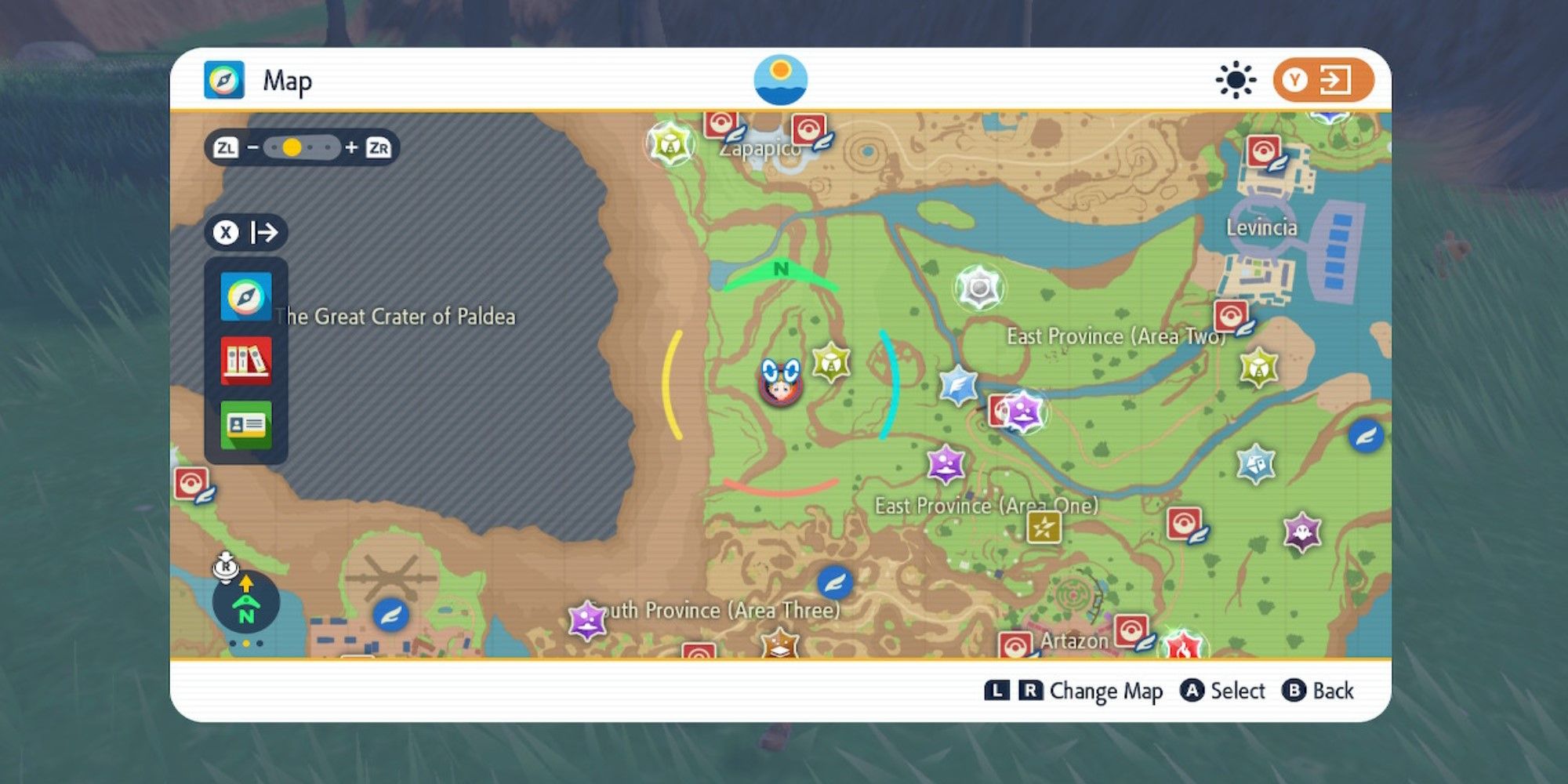Image resolution: width=1568 pixels, height=784 pixels.
Task: Click the compass rose in bottom left
Action: pos(247,602)
